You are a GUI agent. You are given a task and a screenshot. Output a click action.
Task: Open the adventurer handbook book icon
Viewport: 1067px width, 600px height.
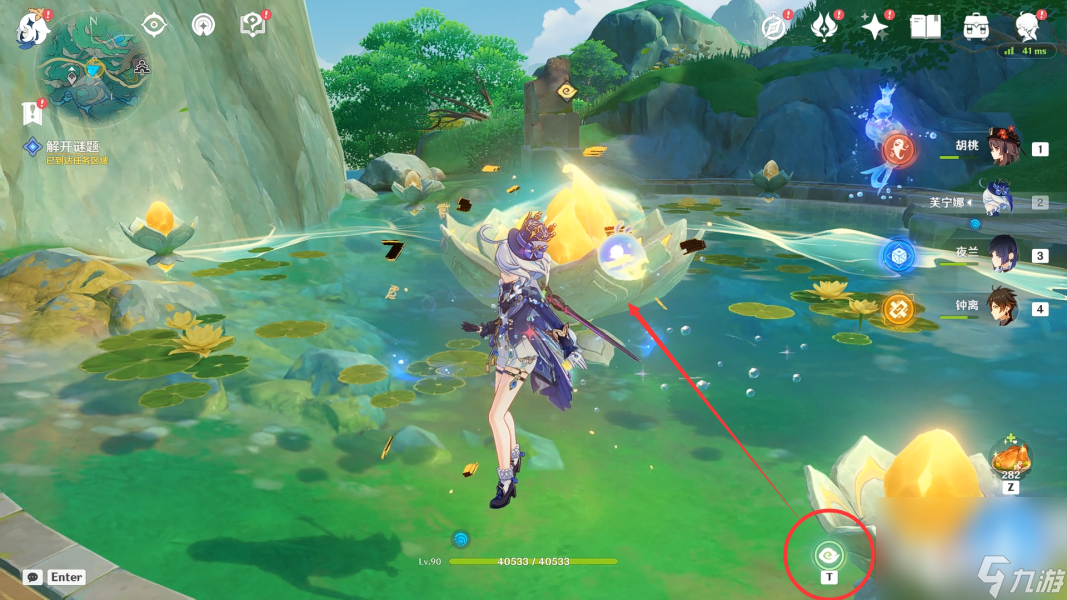[926, 27]
